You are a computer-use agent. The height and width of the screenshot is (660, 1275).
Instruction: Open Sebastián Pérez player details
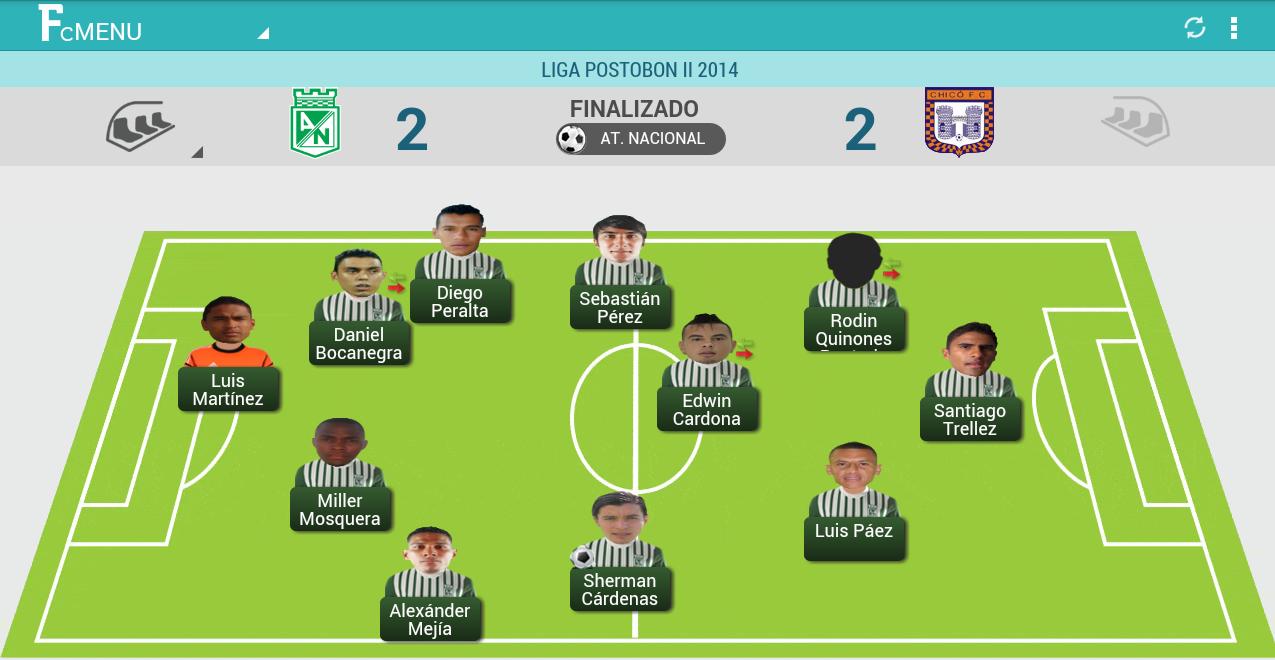point(620,307)
